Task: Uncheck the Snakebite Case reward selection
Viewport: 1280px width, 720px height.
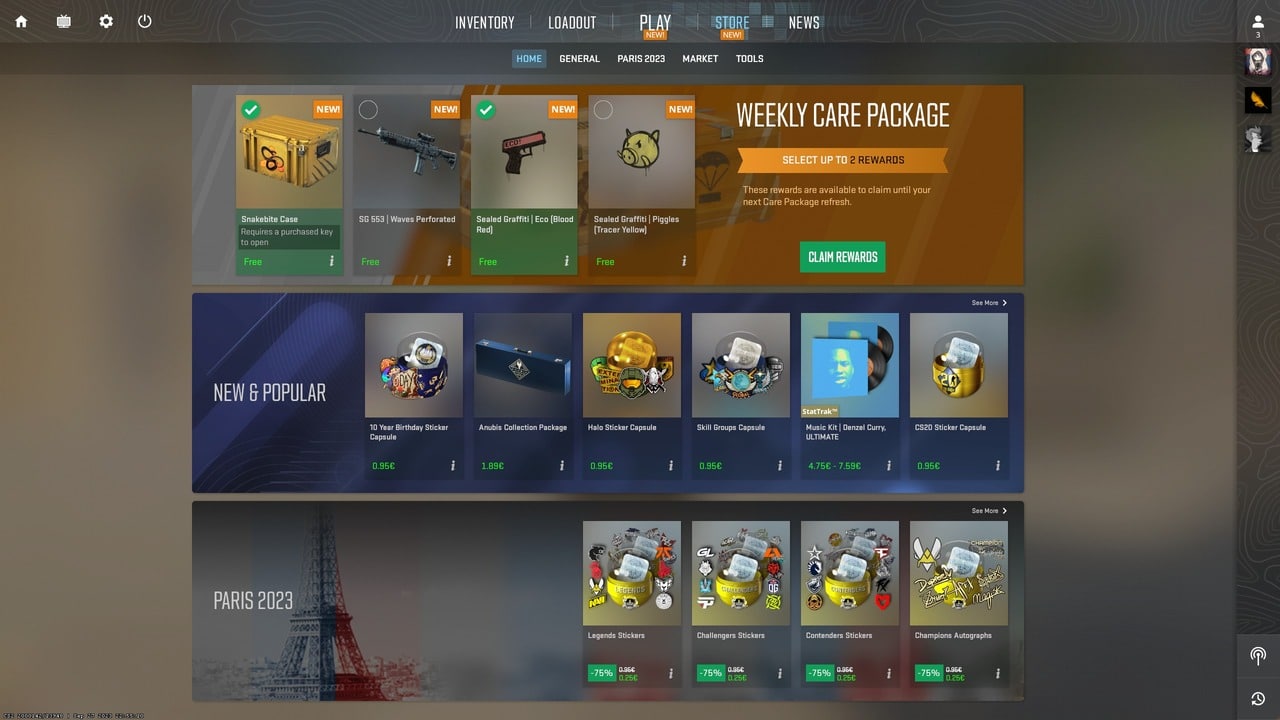Action: 252,109
